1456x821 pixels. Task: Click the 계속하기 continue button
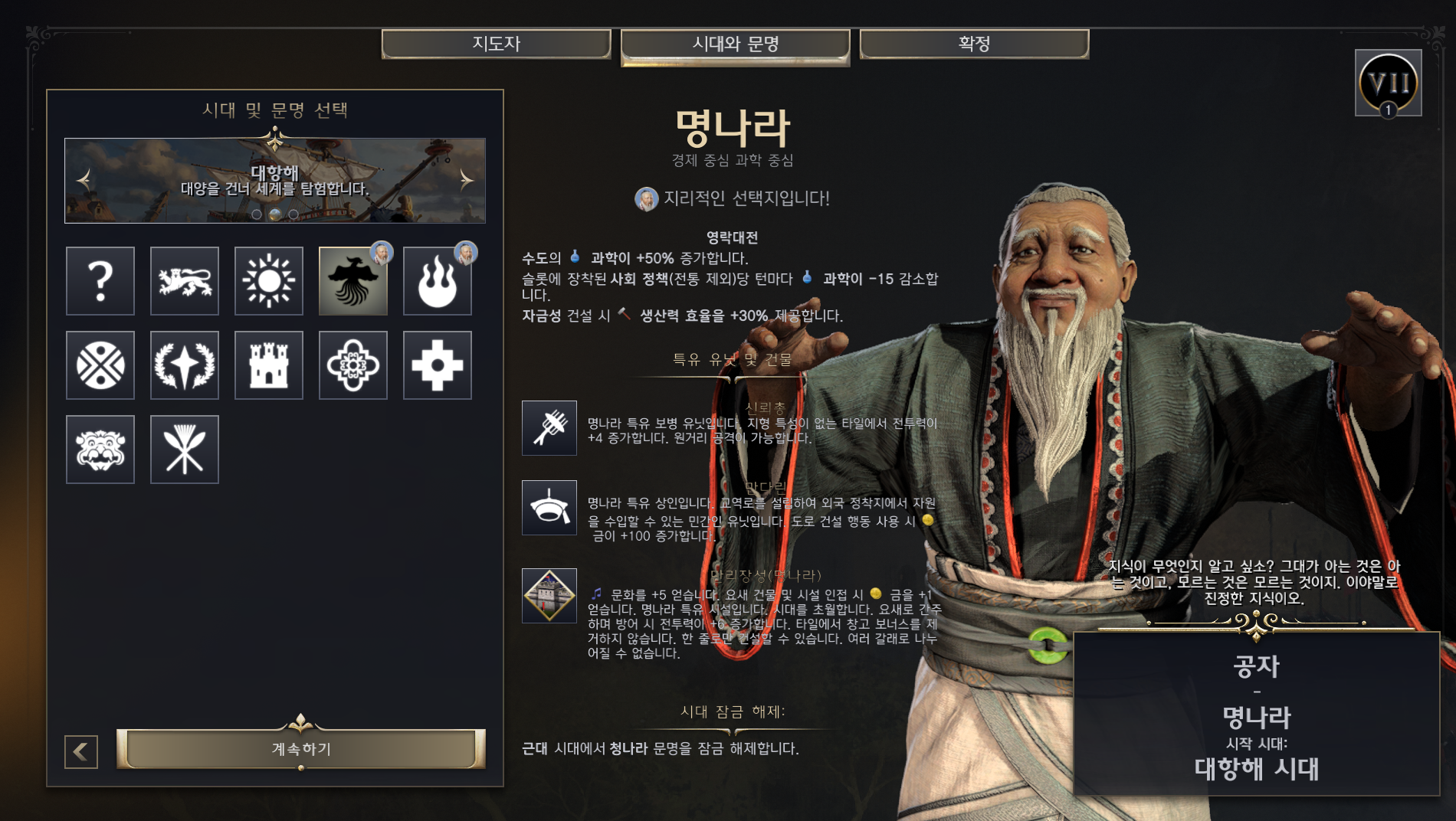pyautogui.click(x=301, y=748)
